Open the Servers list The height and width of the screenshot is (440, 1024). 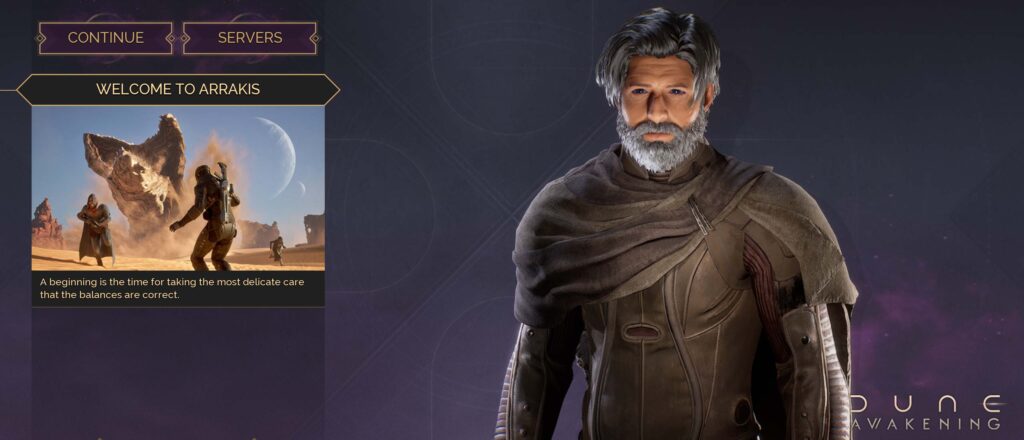(x=250, y=38)
